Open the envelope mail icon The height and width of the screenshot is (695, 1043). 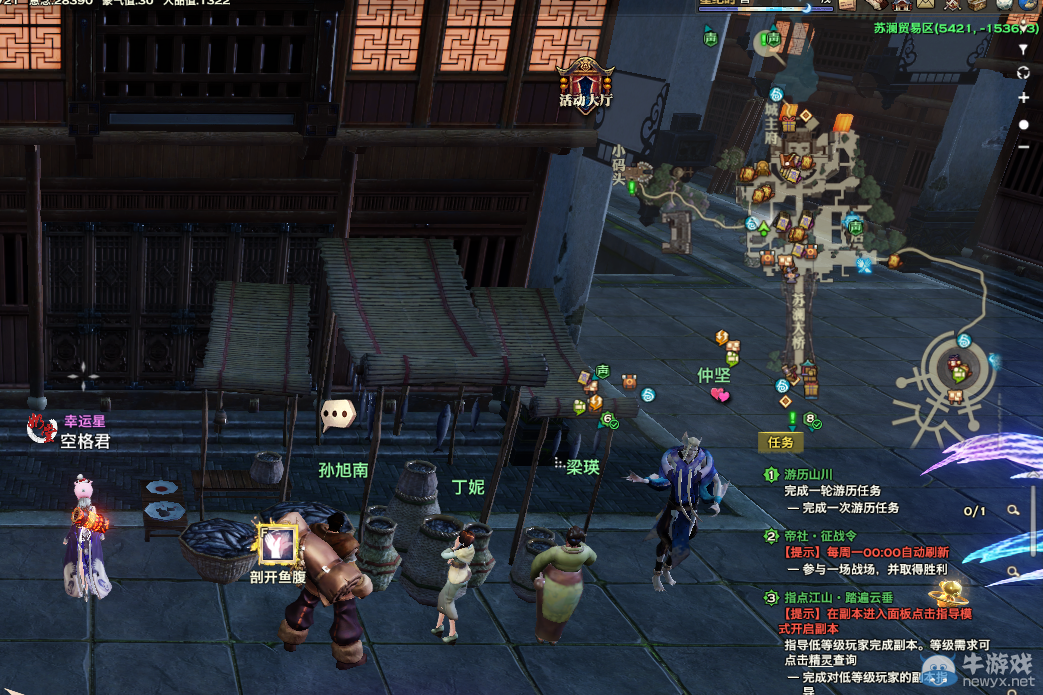click(x=925, y=6)
